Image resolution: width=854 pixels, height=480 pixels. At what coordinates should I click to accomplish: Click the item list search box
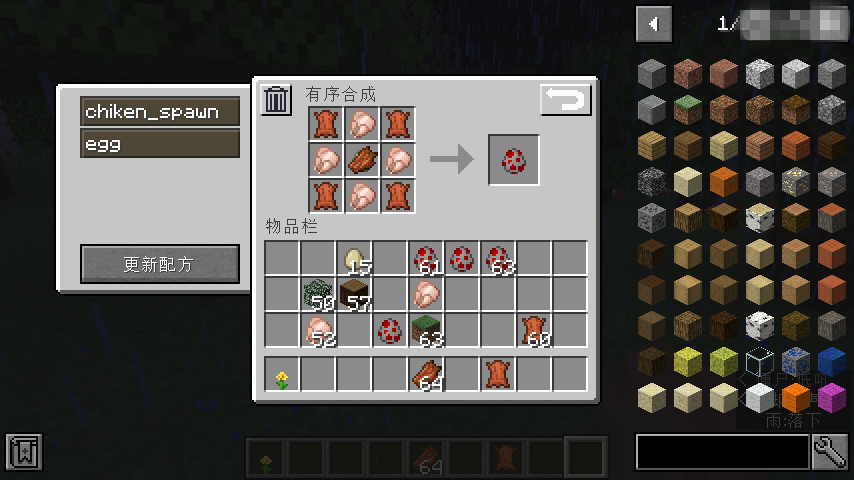point(722,452)
